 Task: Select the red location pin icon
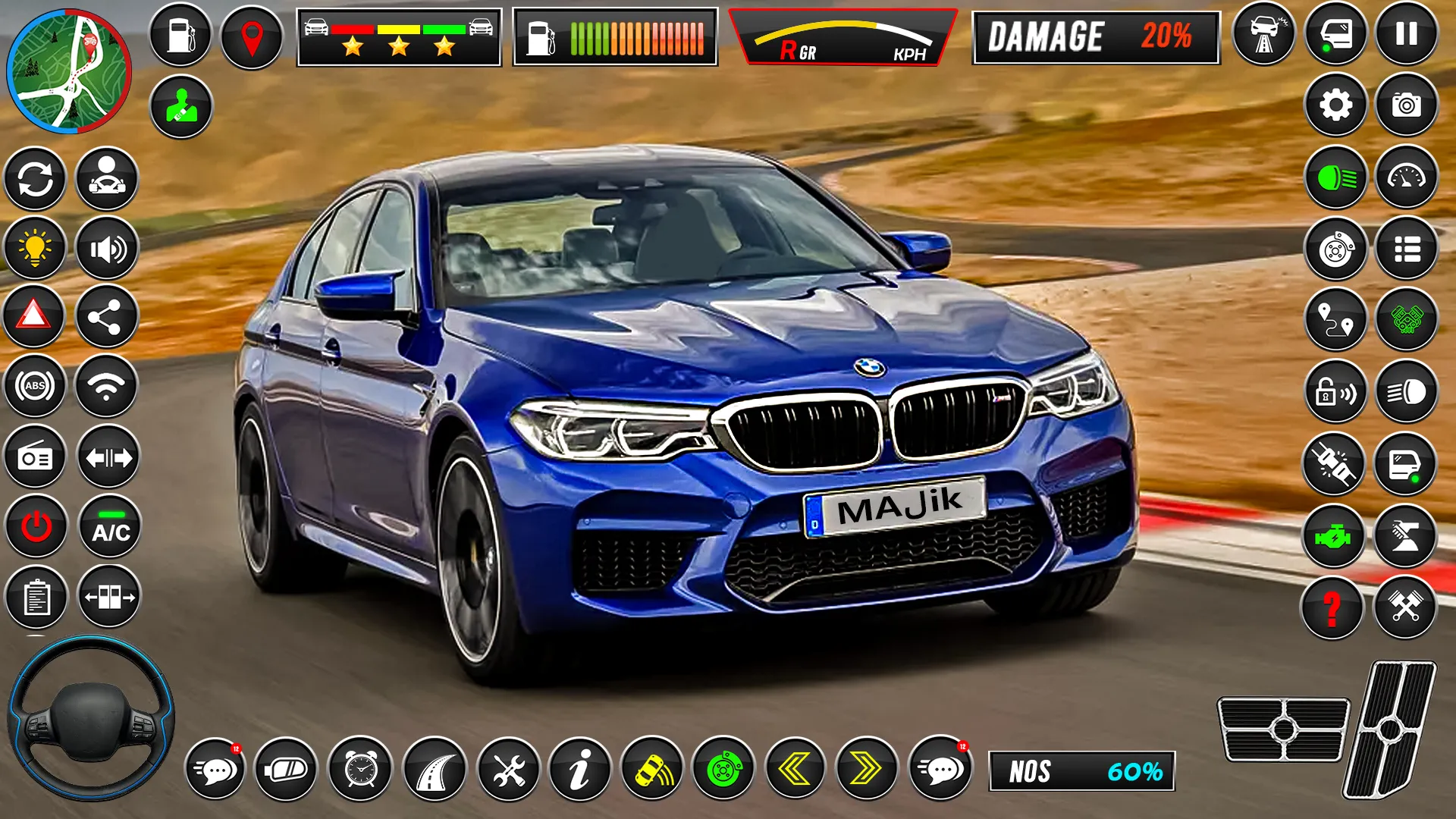pyautogui.click(x=252, y=36)
